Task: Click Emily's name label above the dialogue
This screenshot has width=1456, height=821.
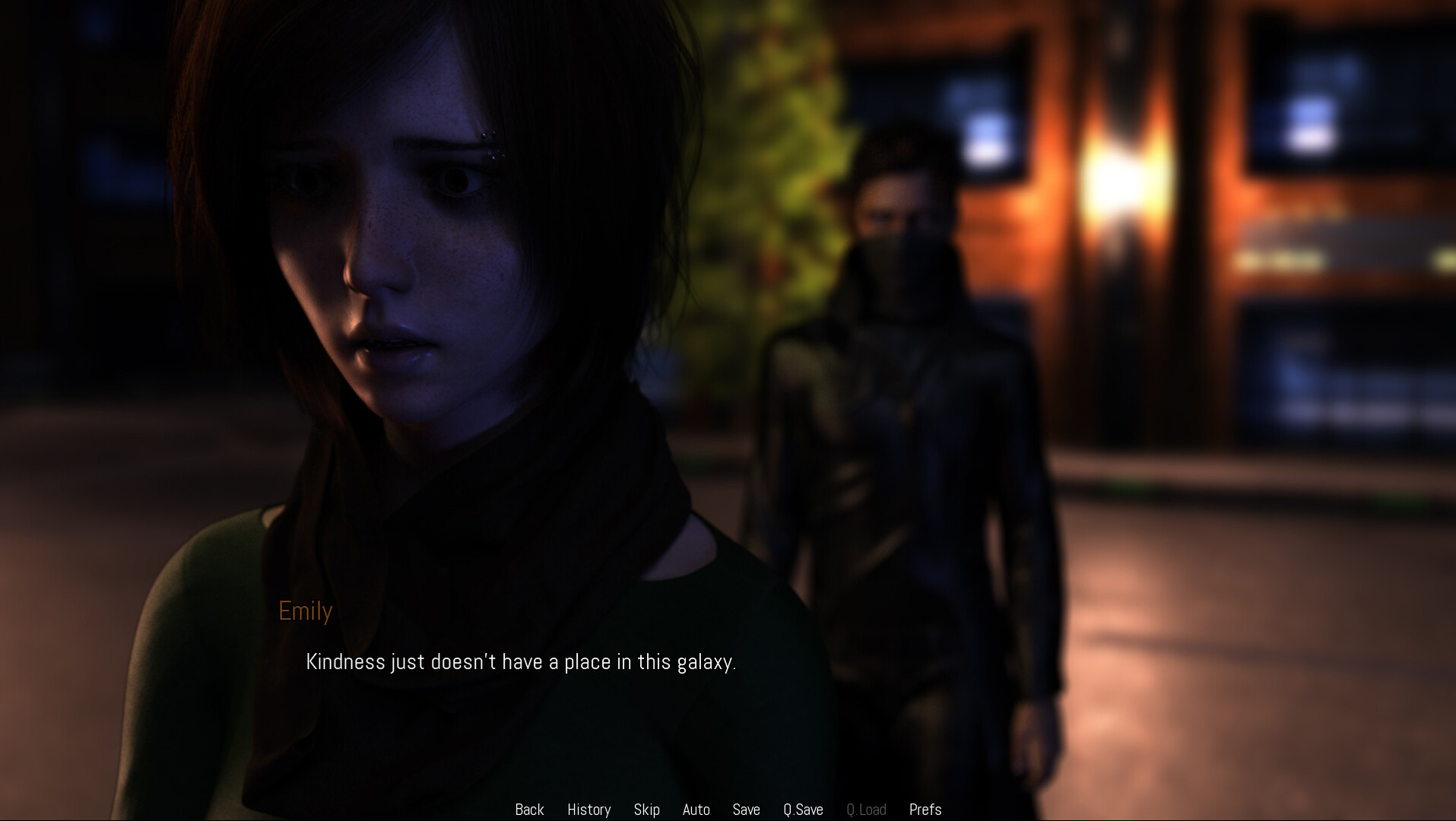Action: 304,611
